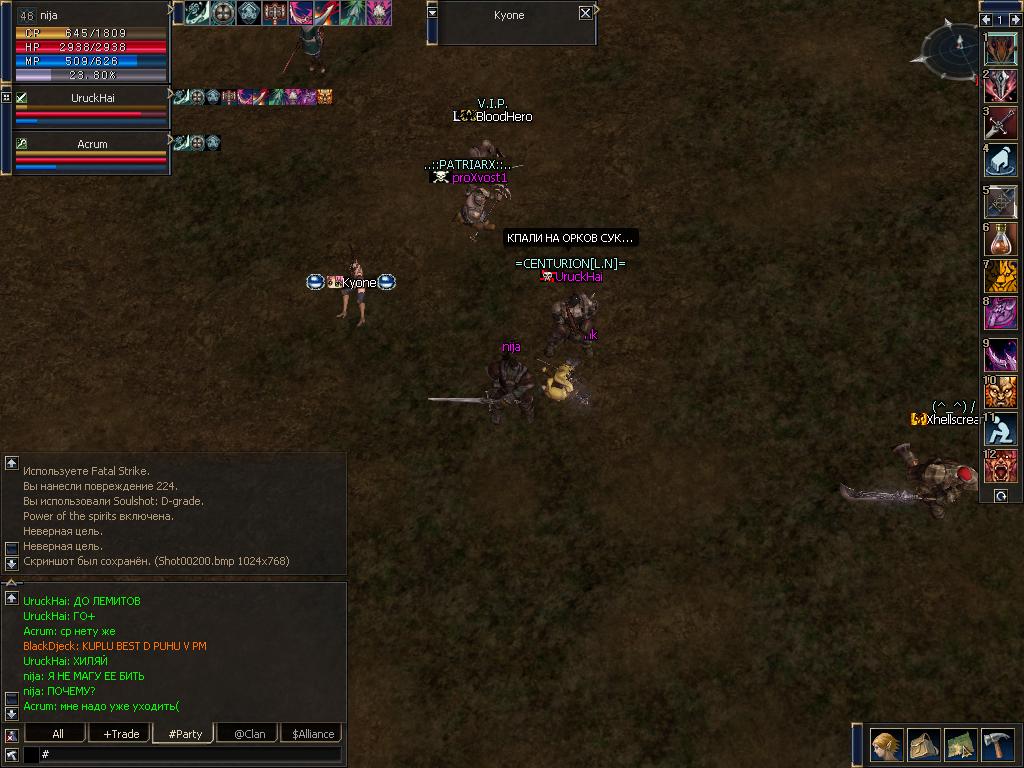Use the target crosshair action in slot 5
Image resolution: width=1024 pixels, height=768 pixels.
point(1001,201)
